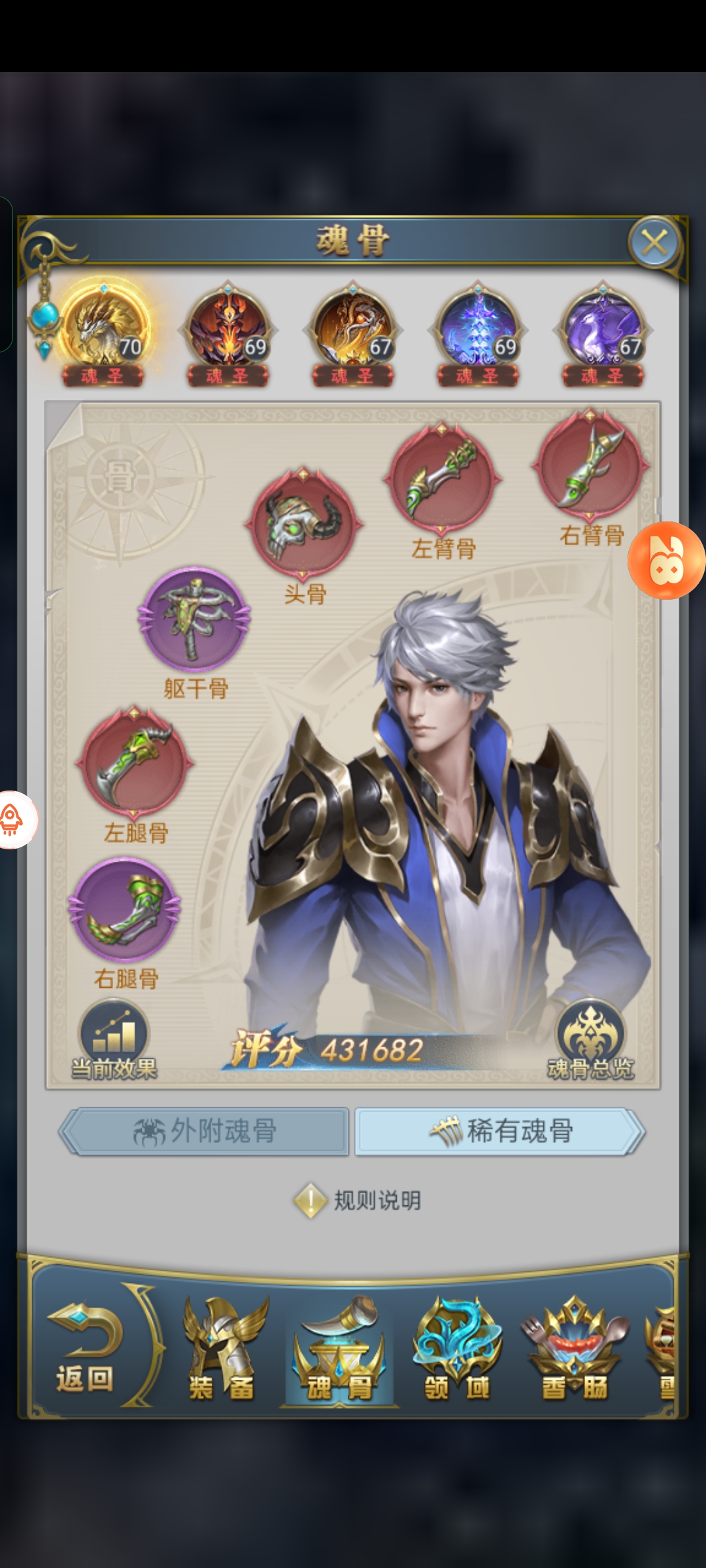The width and height of the screenshot is (706, 1568).
Task: Open the 右腿骨 slot
Action: [125, 910]
